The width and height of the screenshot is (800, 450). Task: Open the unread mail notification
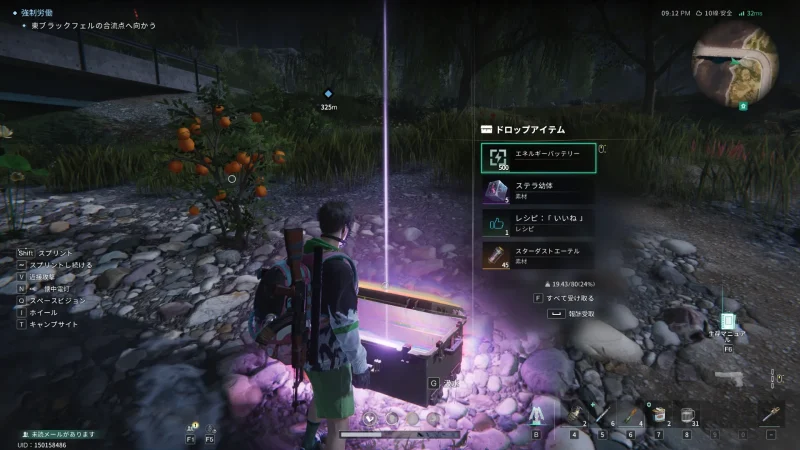pyautogui.click(x=62, y=434)
